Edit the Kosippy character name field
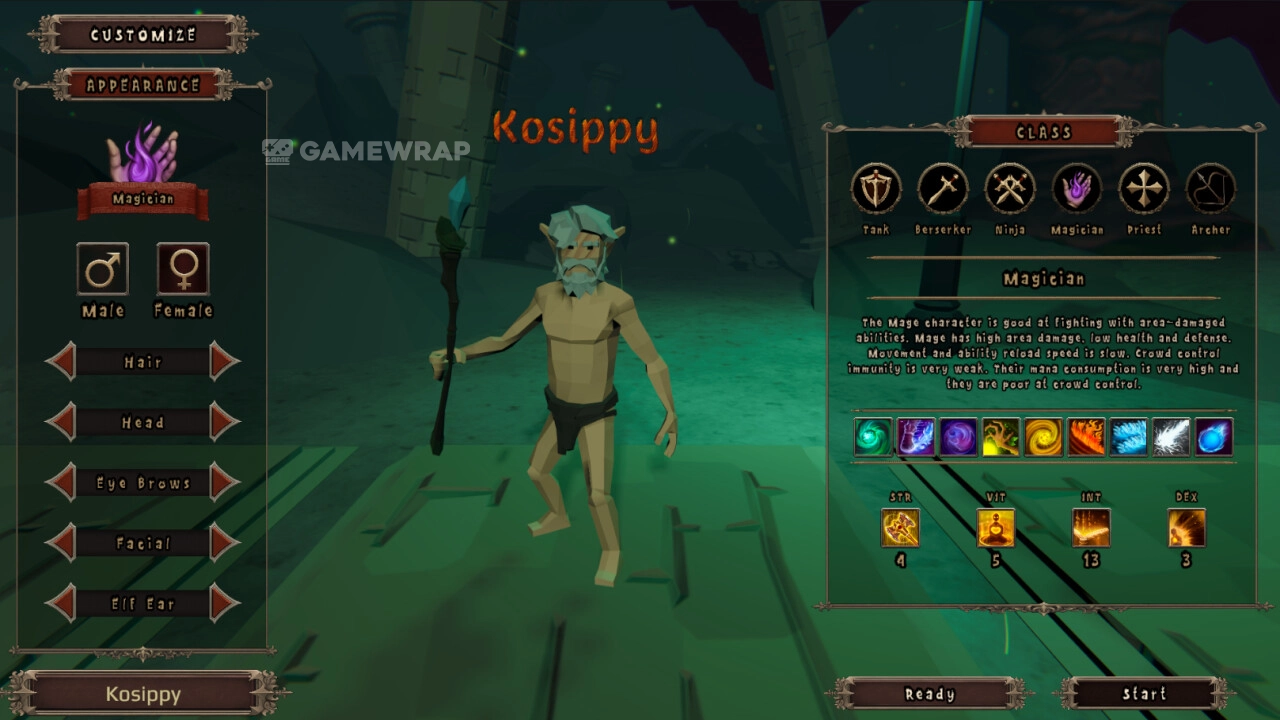Viewport: 1280px width, 720px height. [143, 694]
